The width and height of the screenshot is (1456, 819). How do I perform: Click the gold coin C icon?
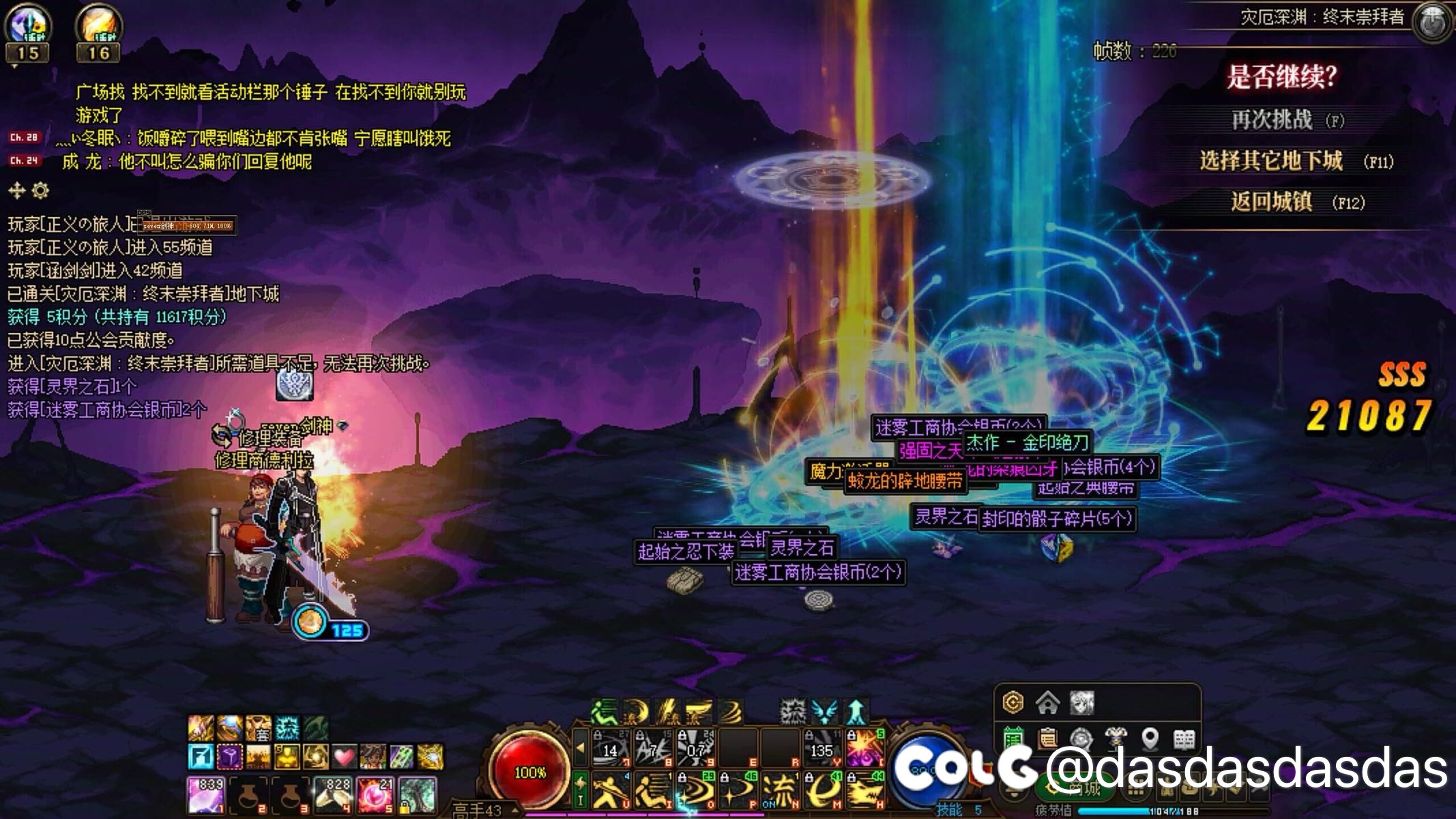coord(1013,702)
